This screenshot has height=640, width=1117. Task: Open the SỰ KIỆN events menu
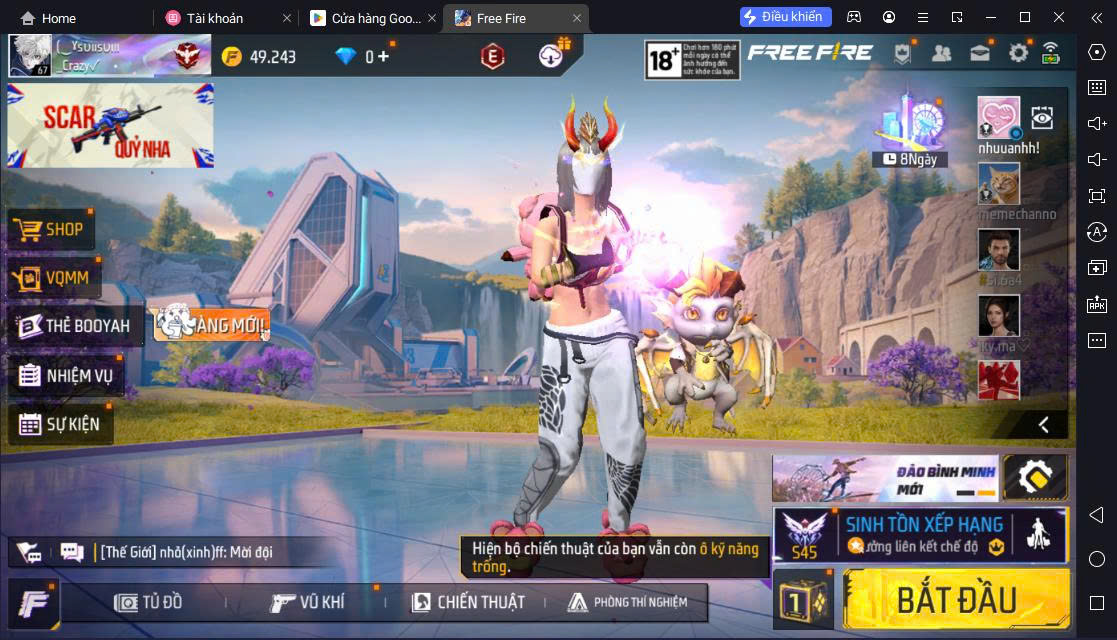click(x=60, y=424)
